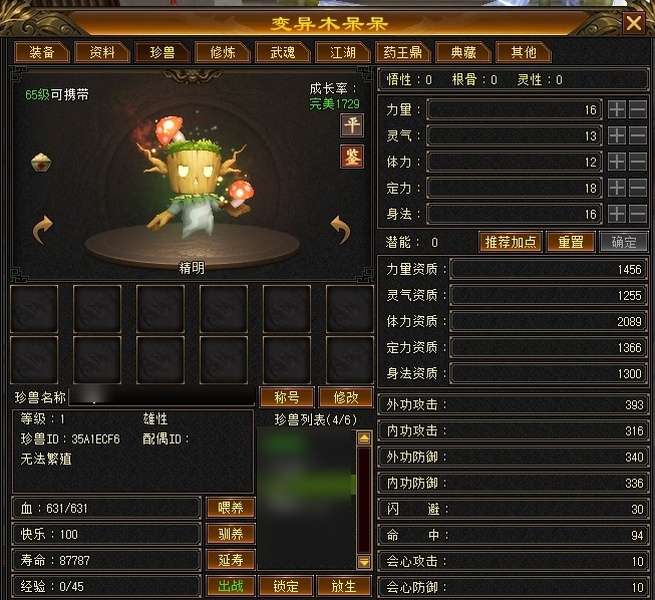Reset points with the 重置 button

tap(570, 242)
